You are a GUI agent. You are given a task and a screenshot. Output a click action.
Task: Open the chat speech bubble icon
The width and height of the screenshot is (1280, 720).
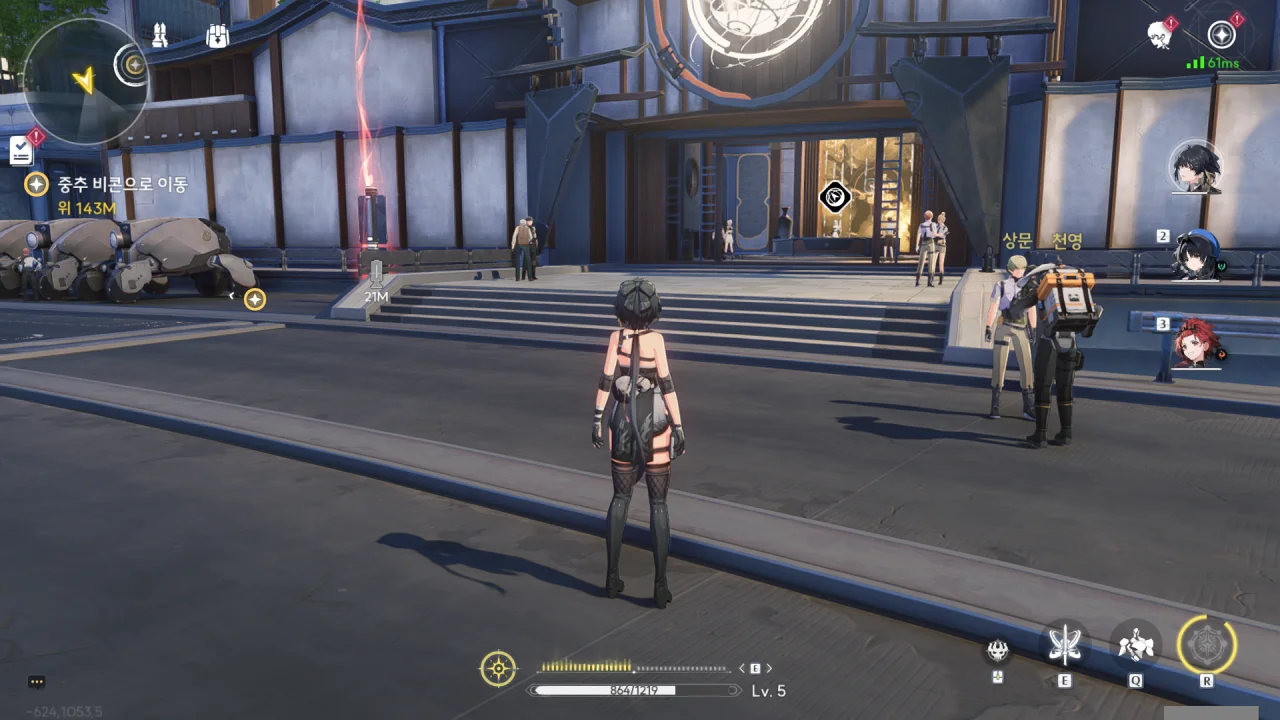pyautogui.click(x=37, y=682)
